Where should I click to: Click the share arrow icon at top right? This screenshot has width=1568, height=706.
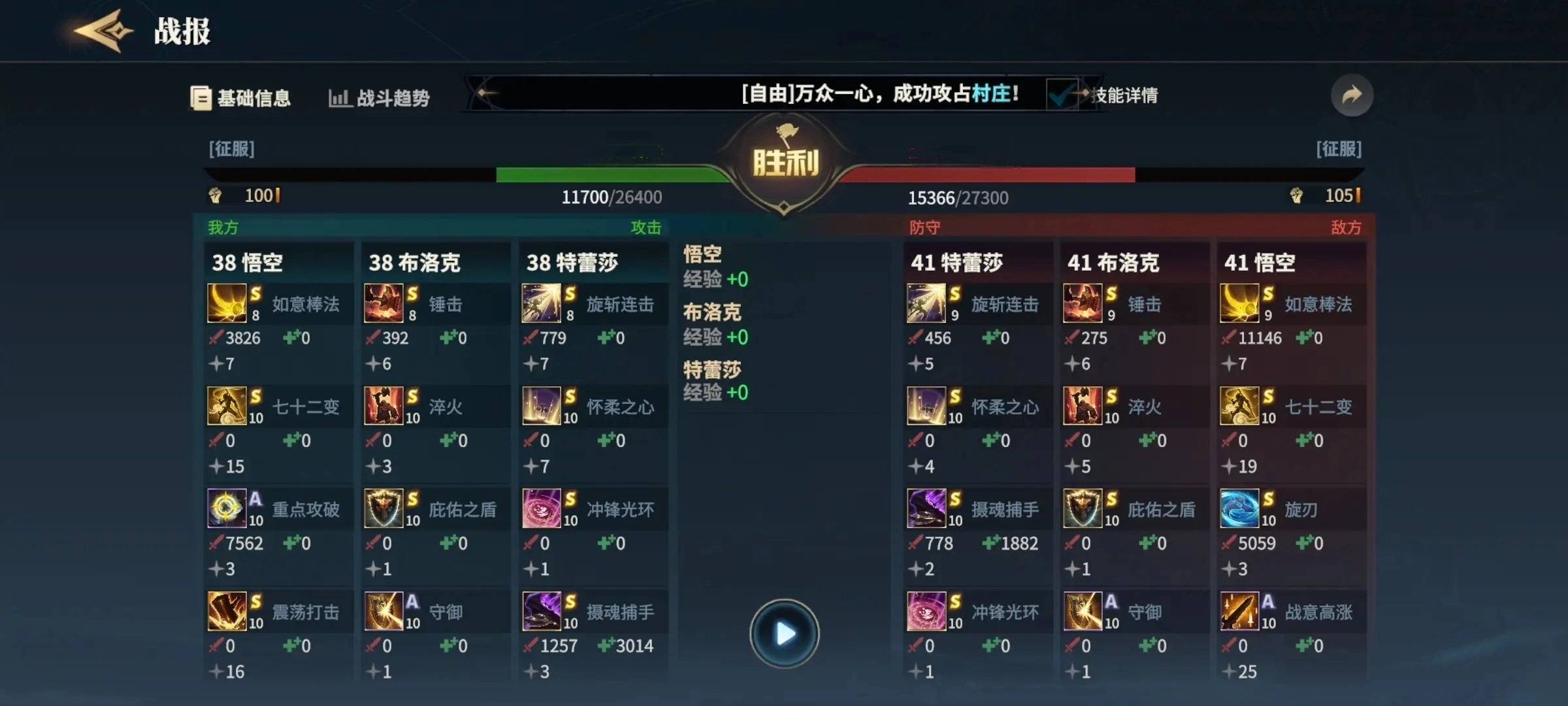(1351, 95)
